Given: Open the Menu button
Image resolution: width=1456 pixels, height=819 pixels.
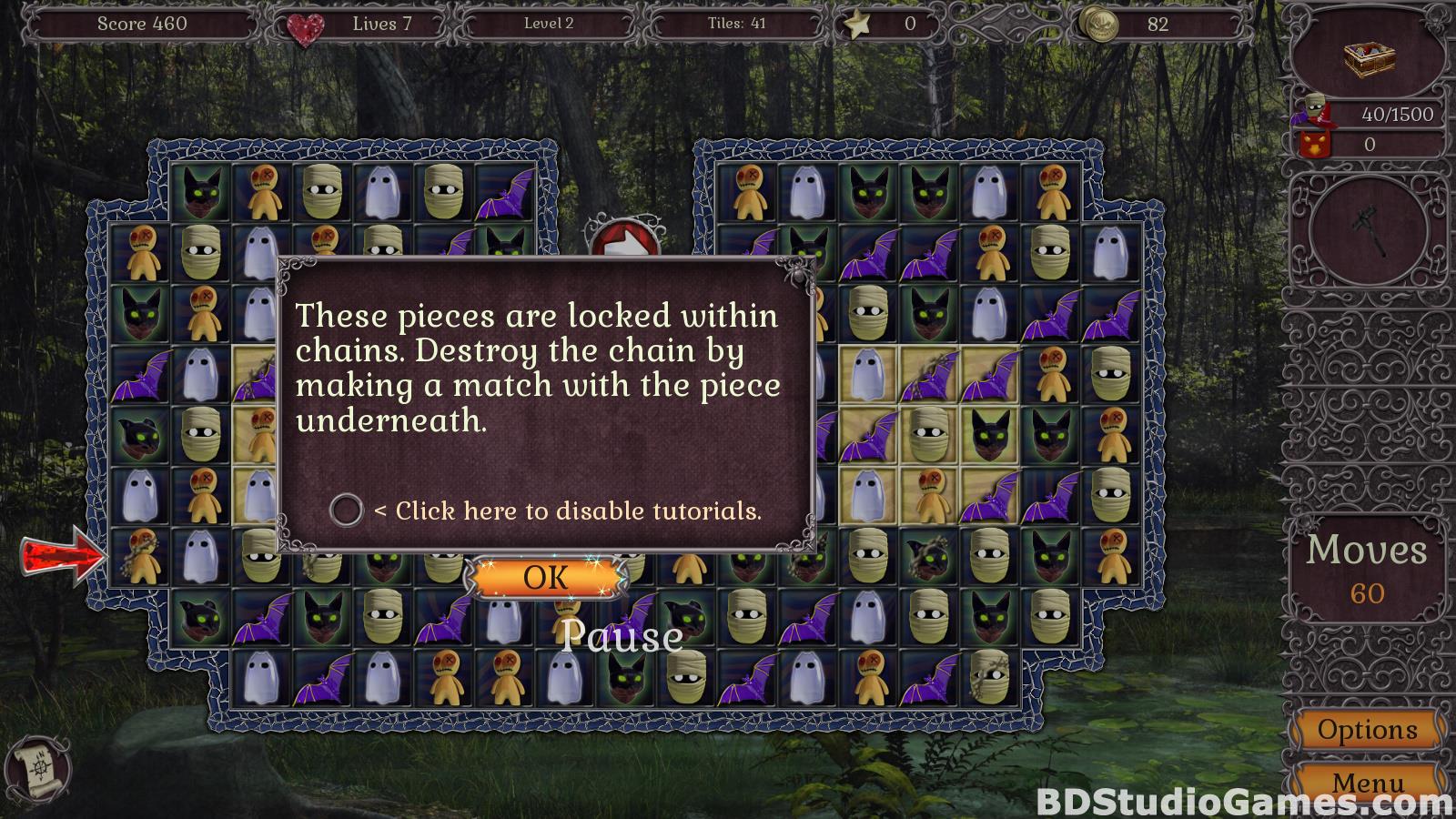Looking at the screenshot, I should tap(1367, 783).
